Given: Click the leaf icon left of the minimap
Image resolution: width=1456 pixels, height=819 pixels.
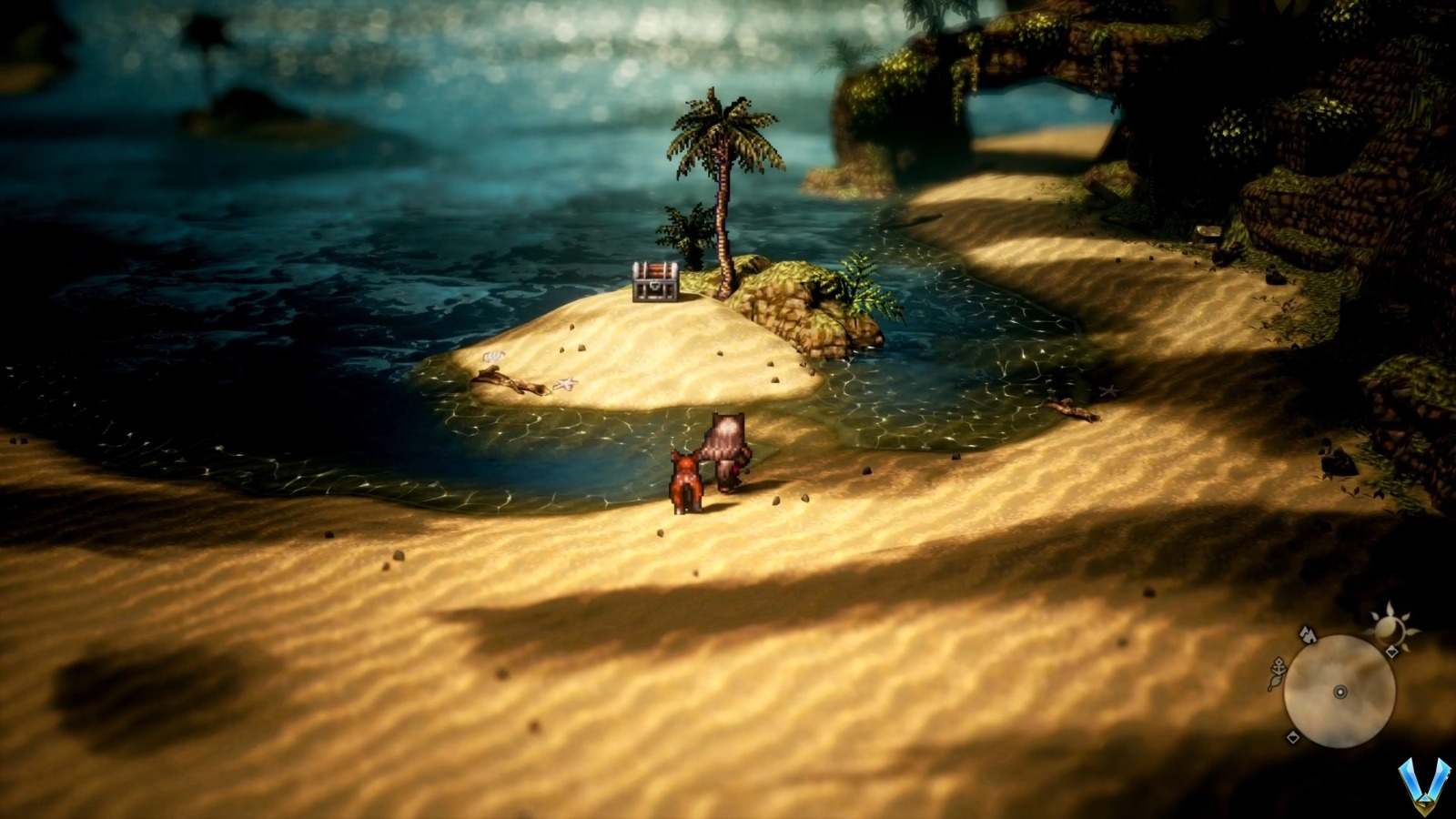Looking at the screenshot, I should click(1274, 682).
